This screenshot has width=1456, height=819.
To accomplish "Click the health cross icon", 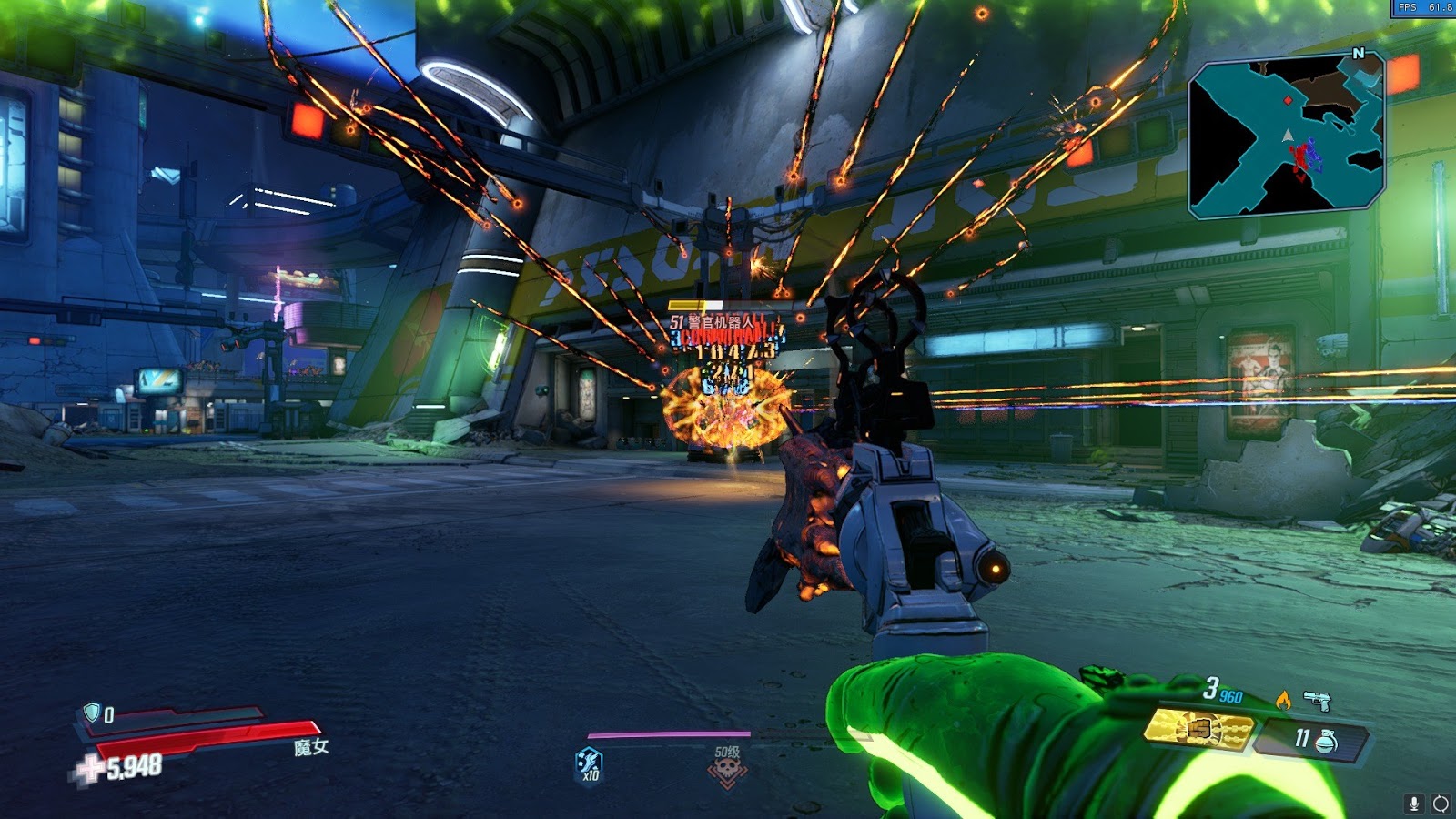I will coord(89,769).
